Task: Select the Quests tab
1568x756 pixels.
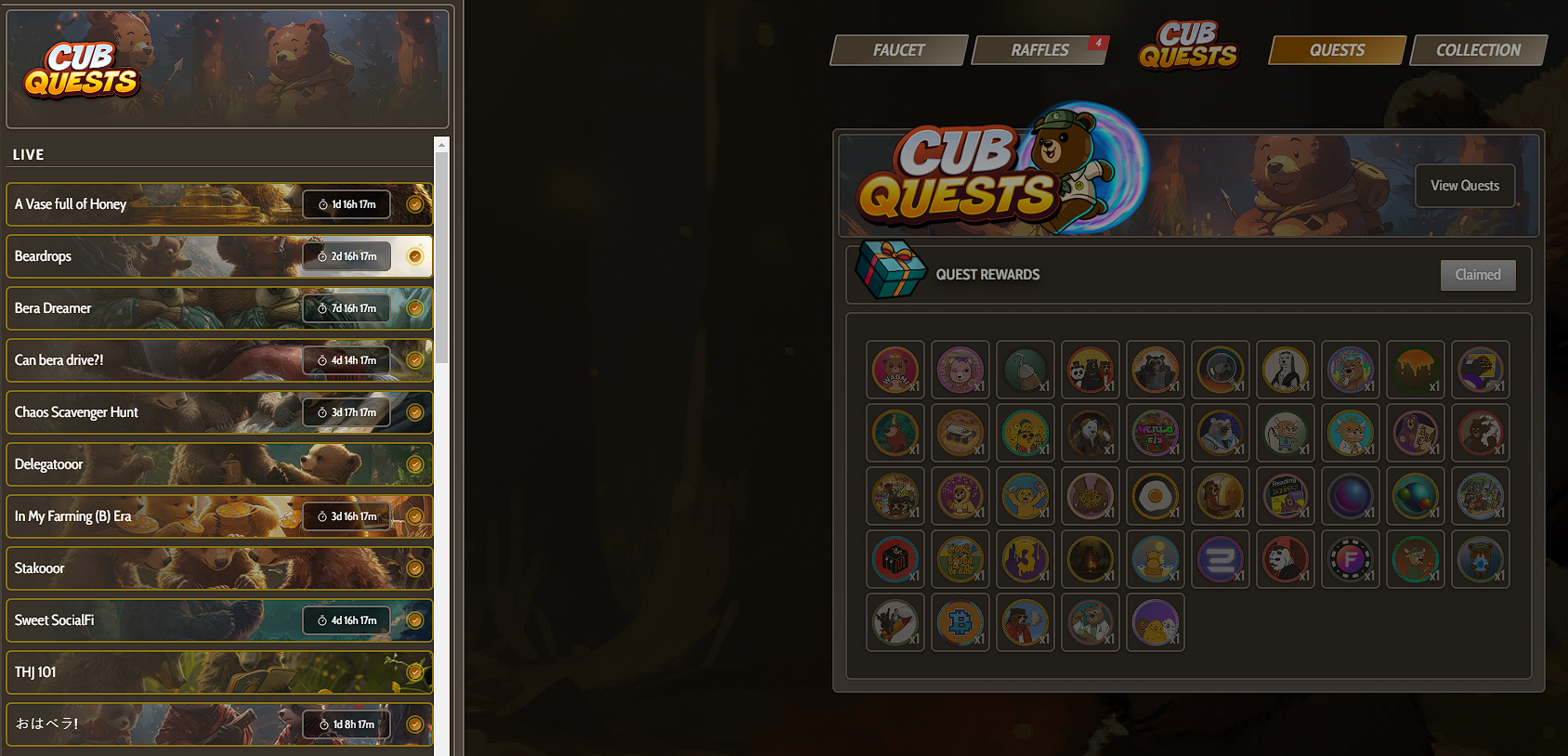Action: click(x=1337, y=50)
